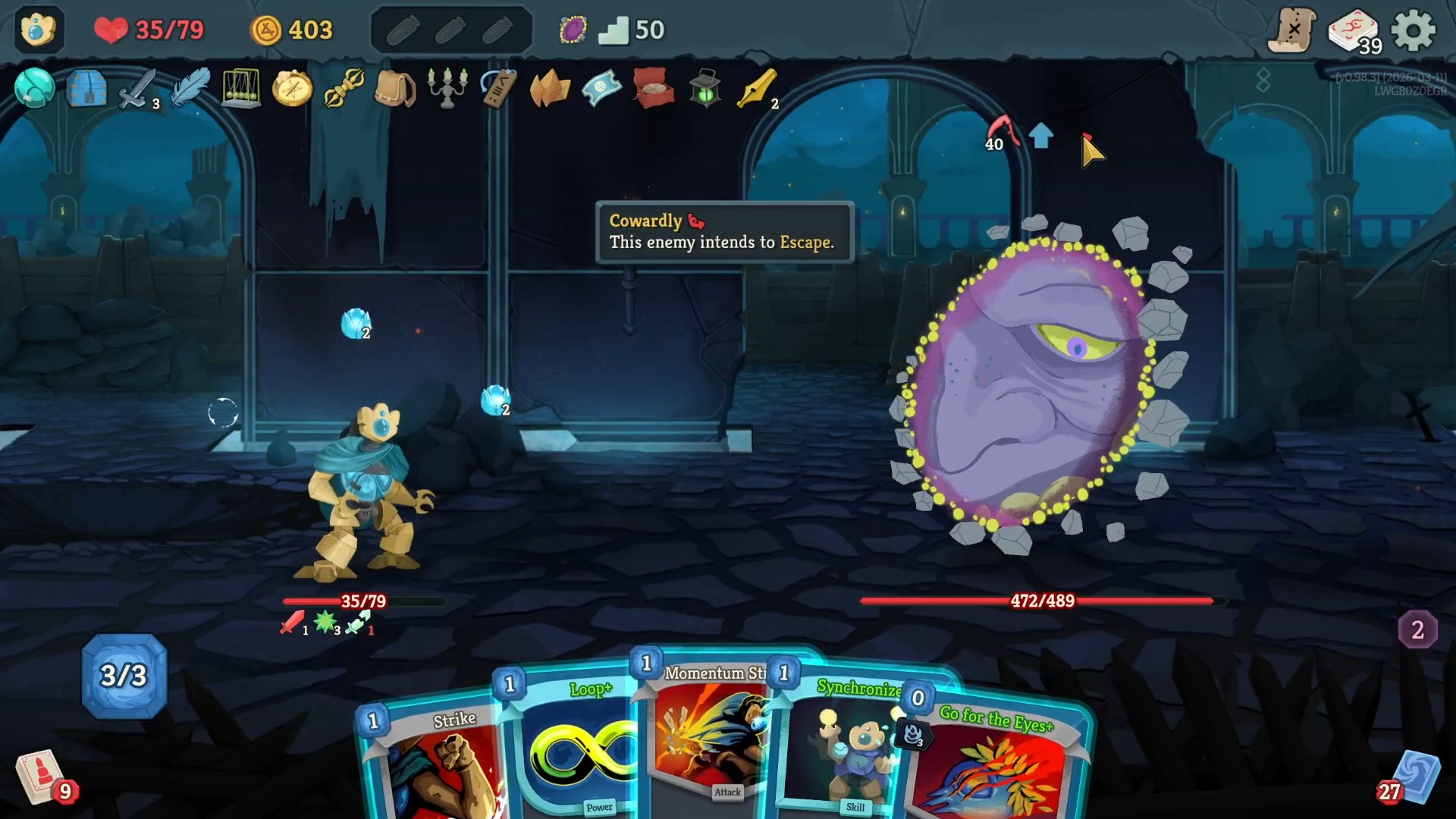
Task: Click the blue feather relic
Action: click(x=190, y=89)
